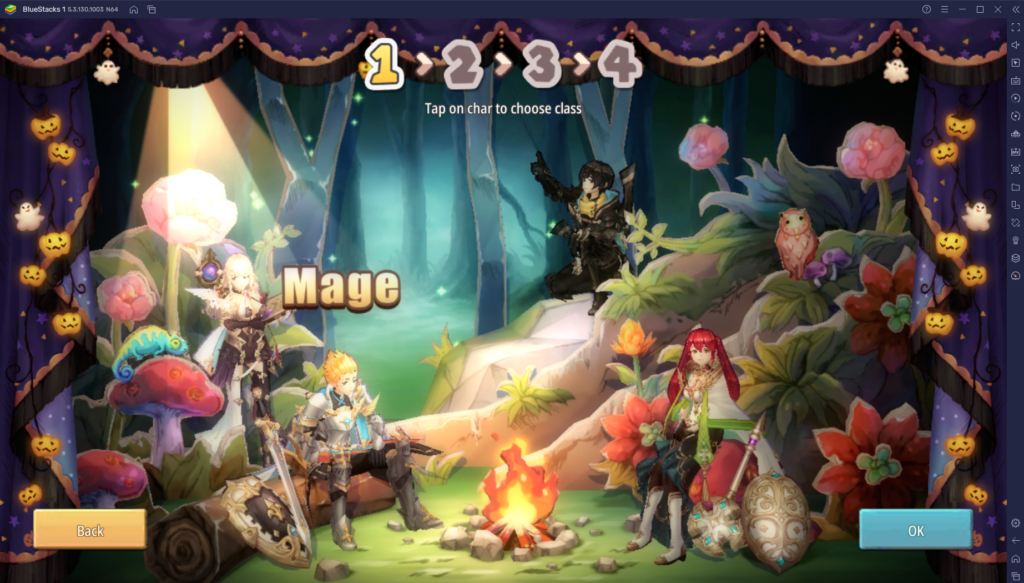This screenshot has height=583, width=1024.
Task: Open BlueStacks settings gear icon
Action: click(x=1015, y=522)
